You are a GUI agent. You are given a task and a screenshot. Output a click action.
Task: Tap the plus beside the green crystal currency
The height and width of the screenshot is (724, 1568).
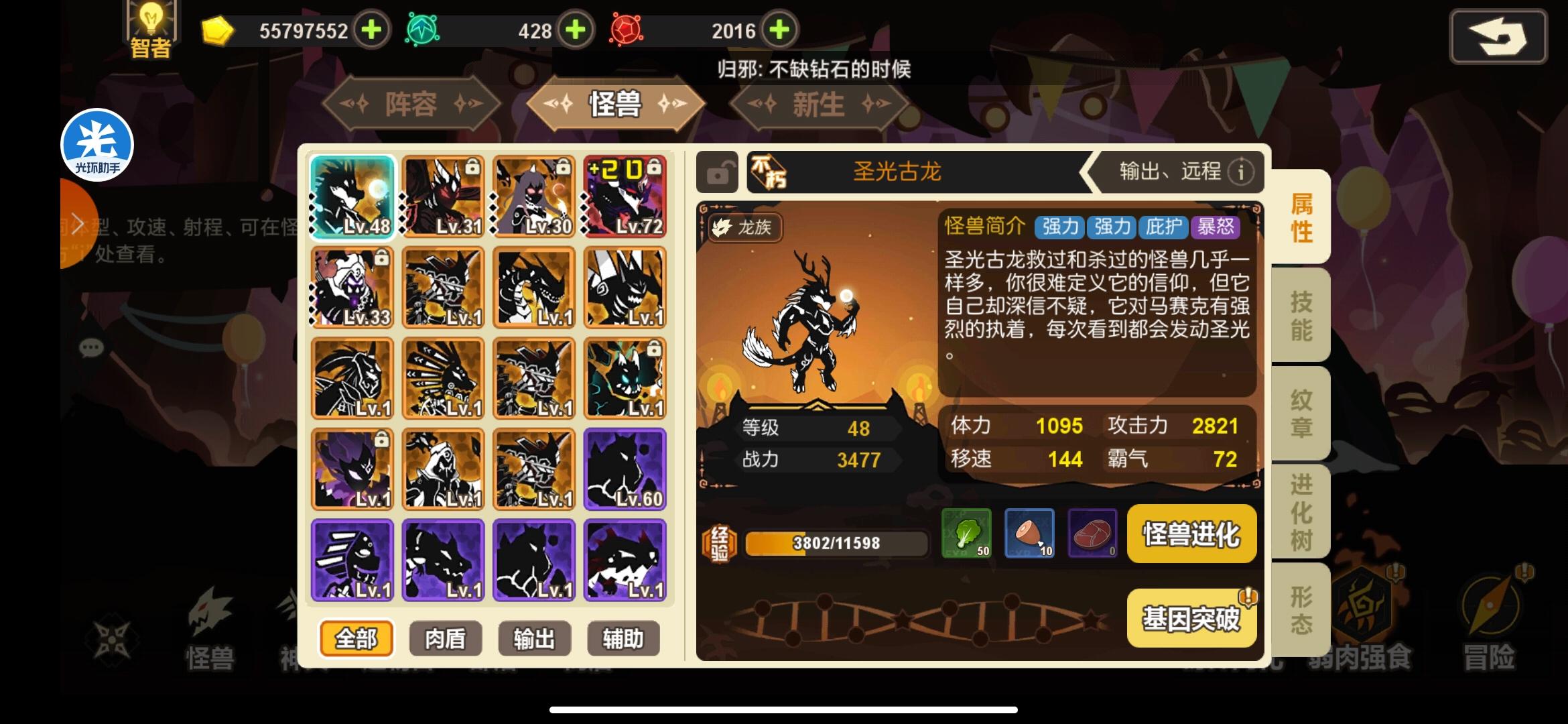pyautogui.click(x=574, y=30)
